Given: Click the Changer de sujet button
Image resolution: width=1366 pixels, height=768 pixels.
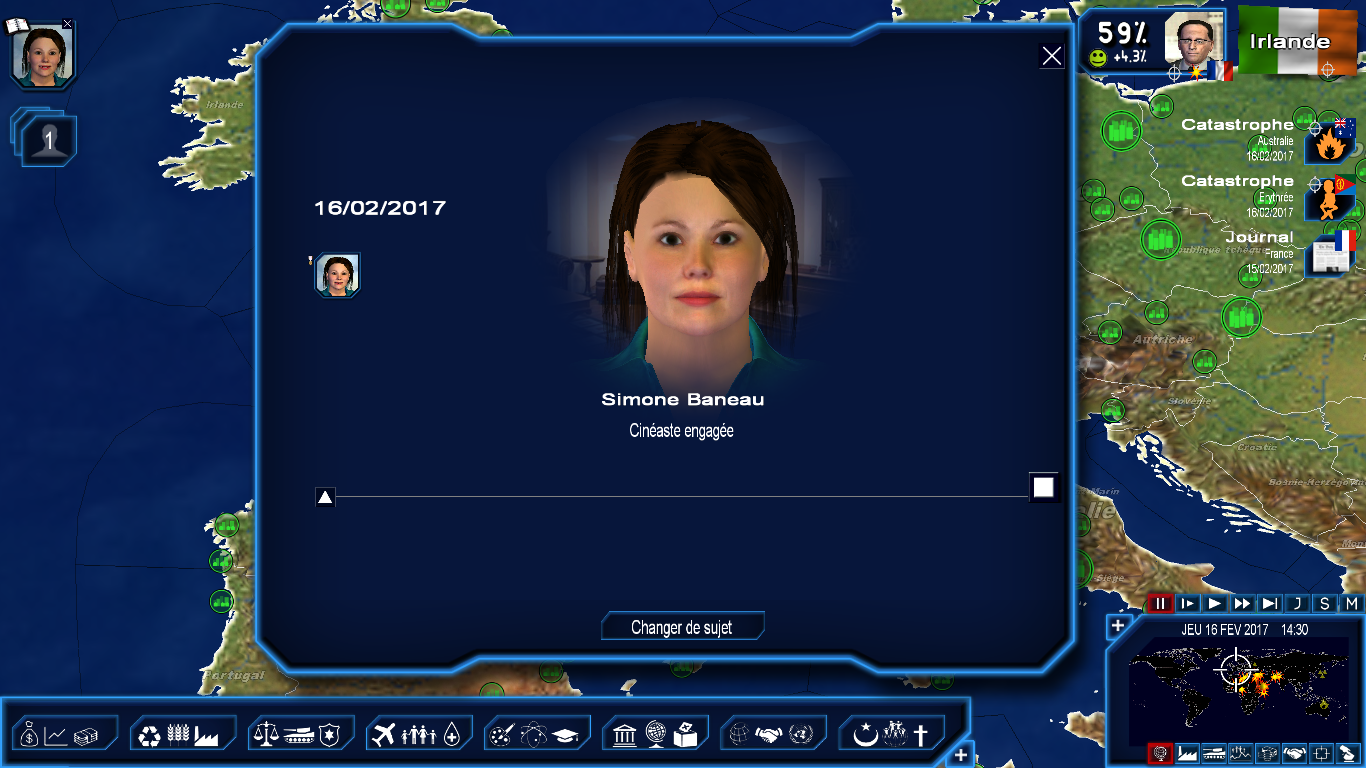Looking at the screenshot, I should (682, 627).
